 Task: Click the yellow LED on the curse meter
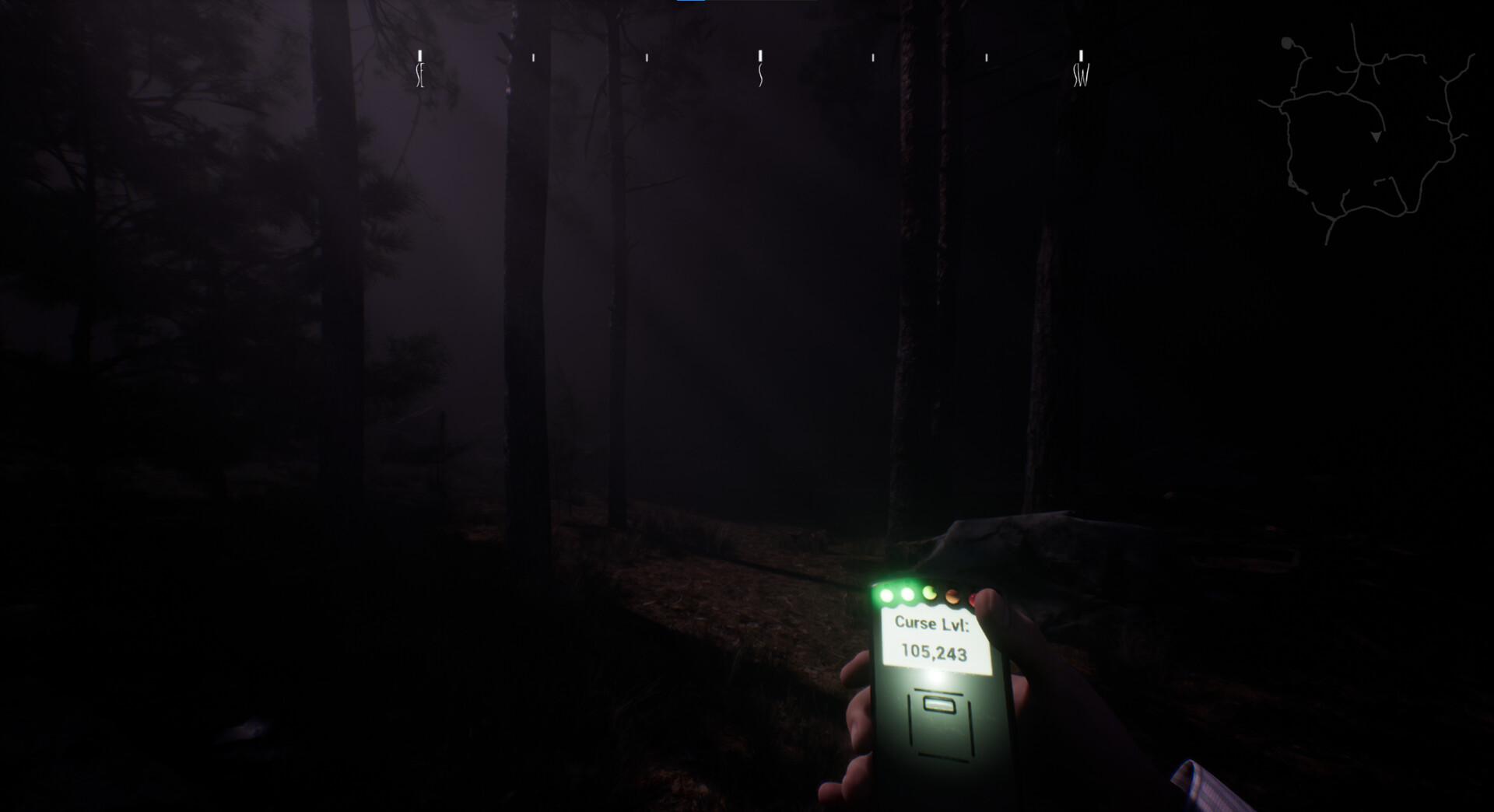point(930,593)
